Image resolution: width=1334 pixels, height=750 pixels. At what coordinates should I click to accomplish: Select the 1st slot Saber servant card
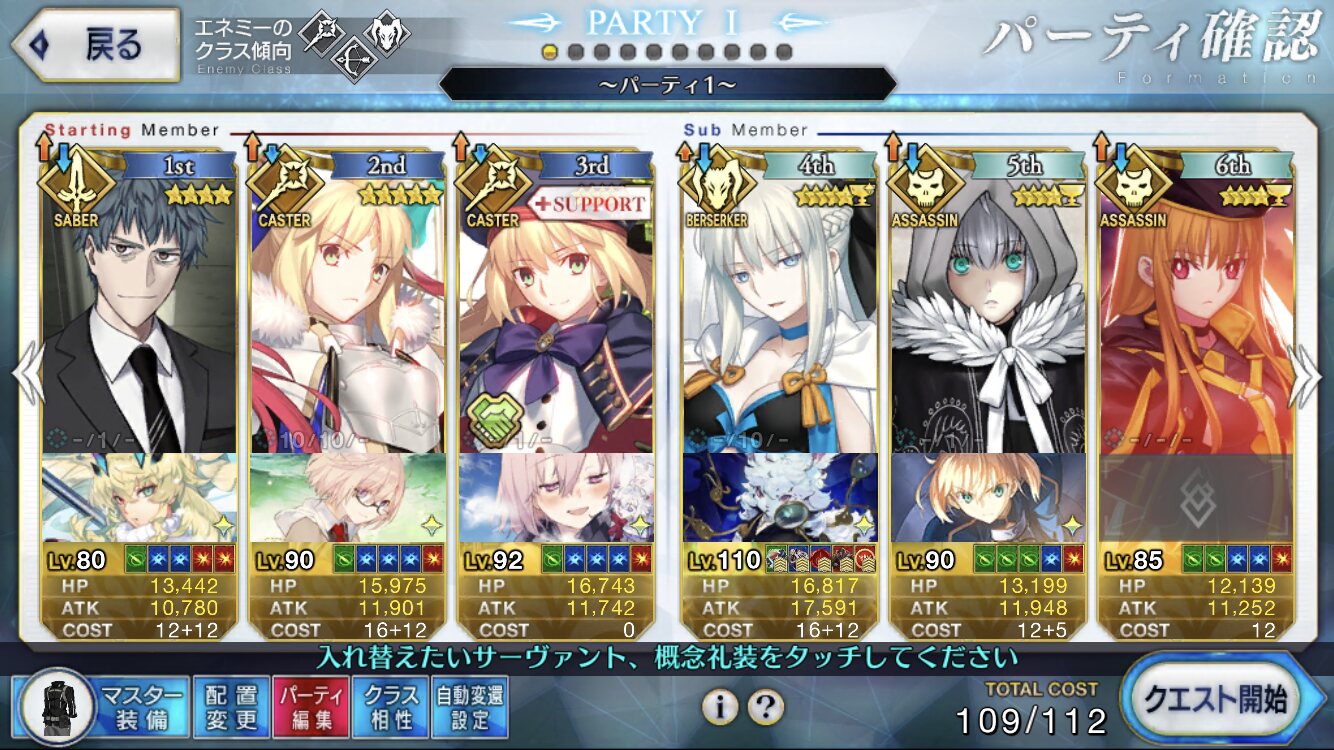(x=139, y=310)
